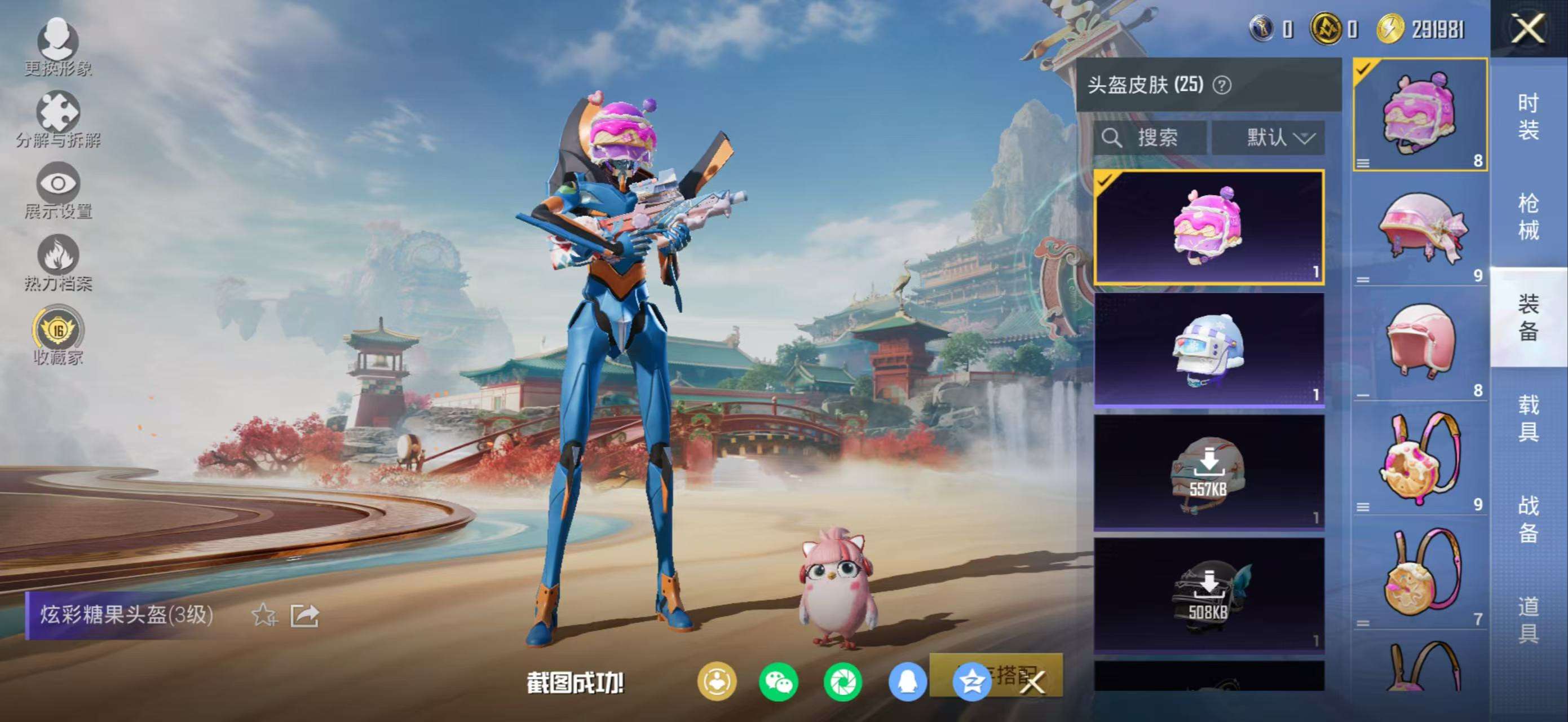
Task: Open 更换形象 change appearance
Action: point(59,47)
